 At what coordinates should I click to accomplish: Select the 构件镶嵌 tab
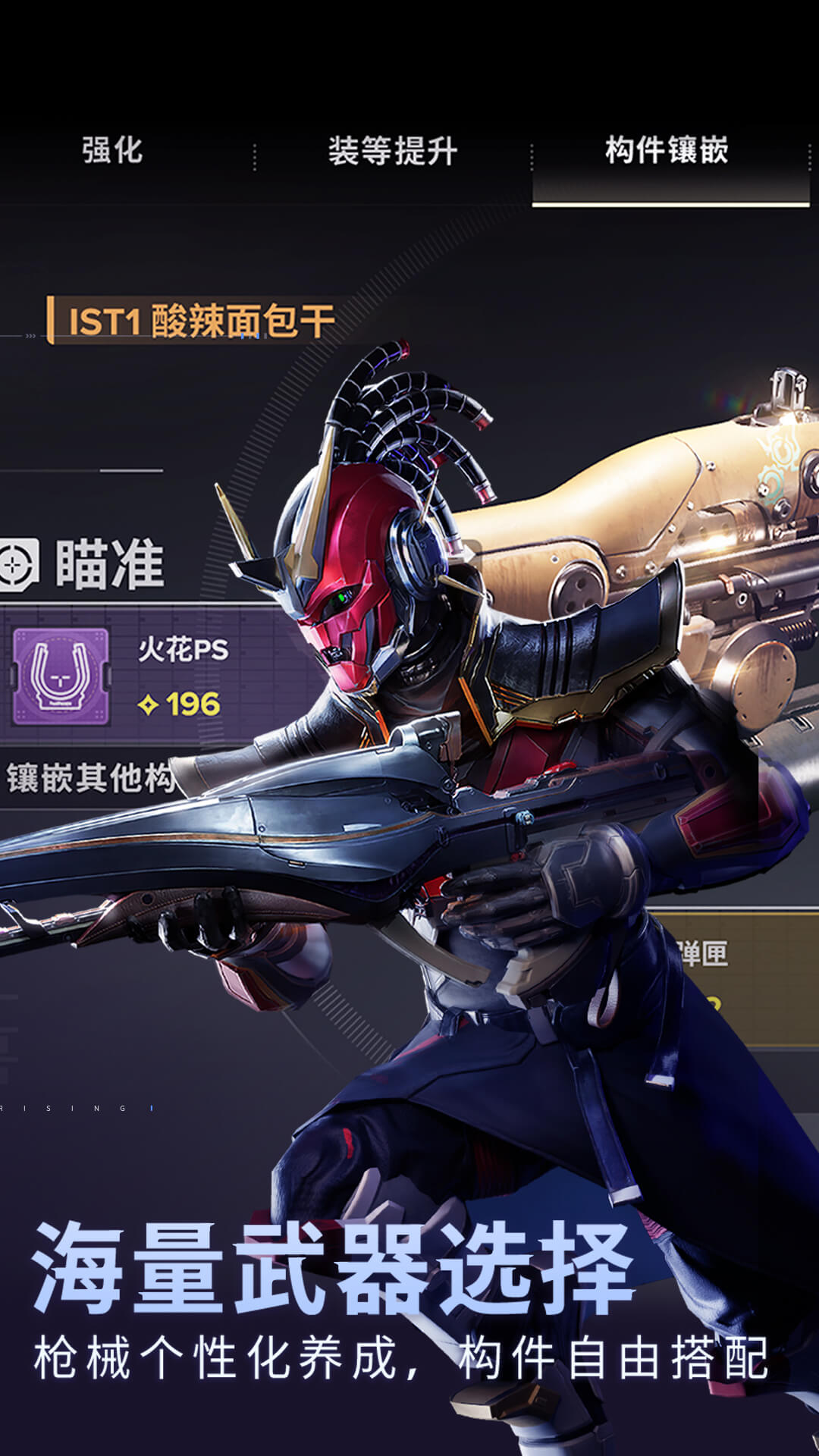[667, 151]
